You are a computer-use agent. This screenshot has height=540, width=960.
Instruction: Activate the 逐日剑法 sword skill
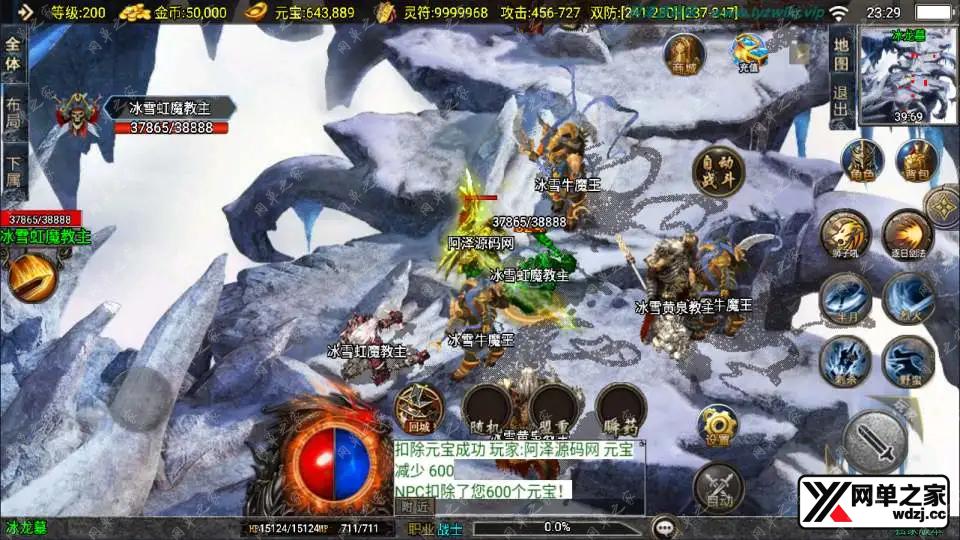[906, 233]
